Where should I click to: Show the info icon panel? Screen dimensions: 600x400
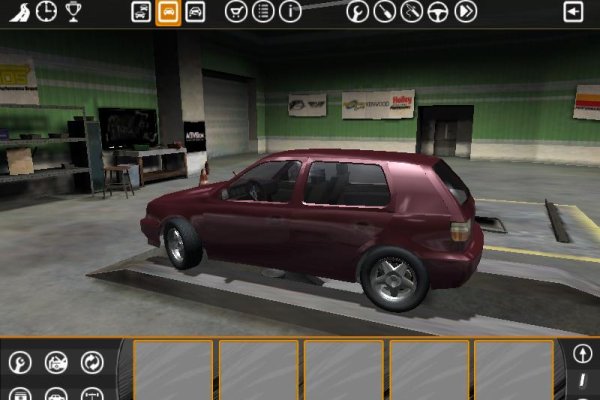click(290, 12)
